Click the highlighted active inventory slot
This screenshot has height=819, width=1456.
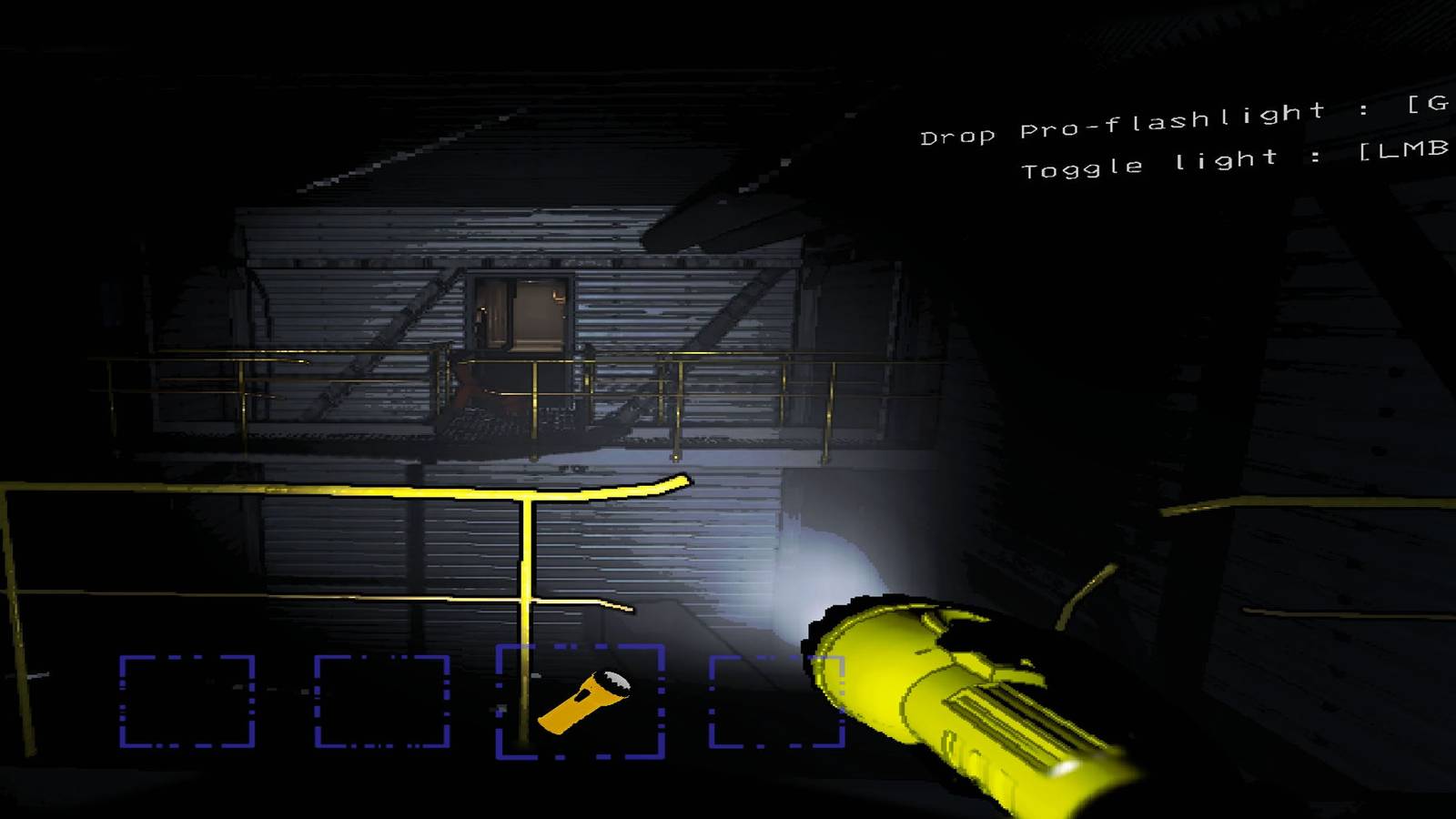pyautogui.click(x=580, y=701)
